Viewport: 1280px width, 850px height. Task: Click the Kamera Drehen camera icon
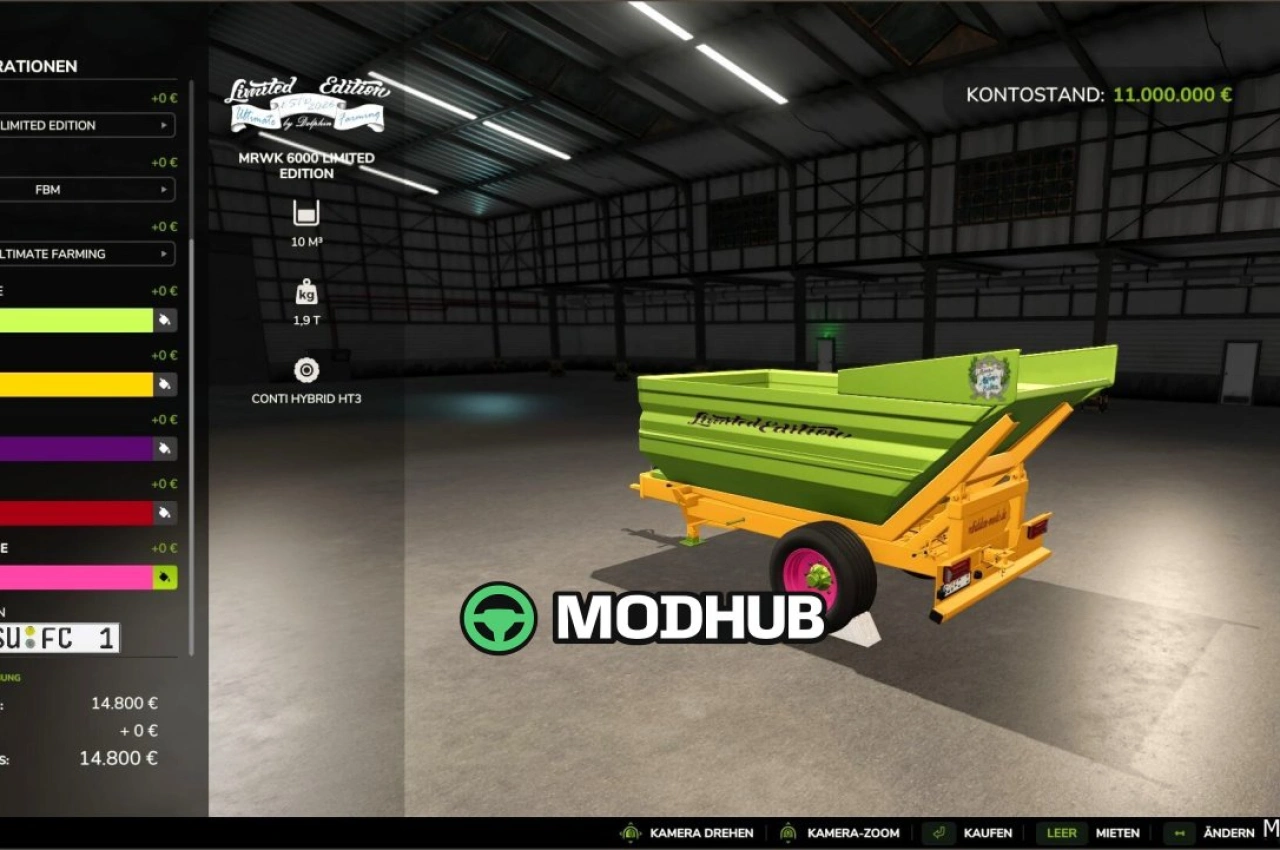point(630,832)
